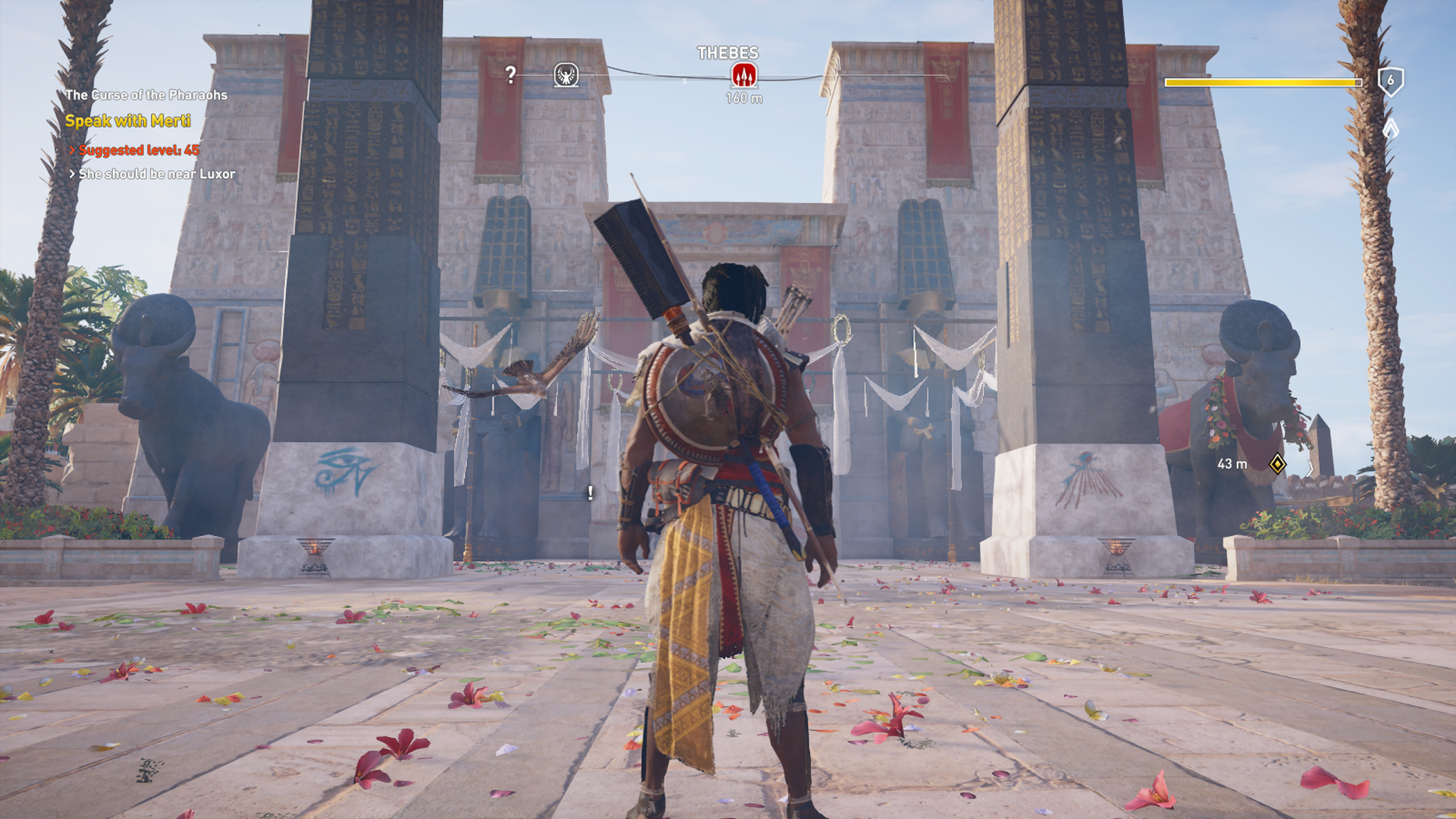
Task: Click the question mark compass marker
Action: click(511, 74)
